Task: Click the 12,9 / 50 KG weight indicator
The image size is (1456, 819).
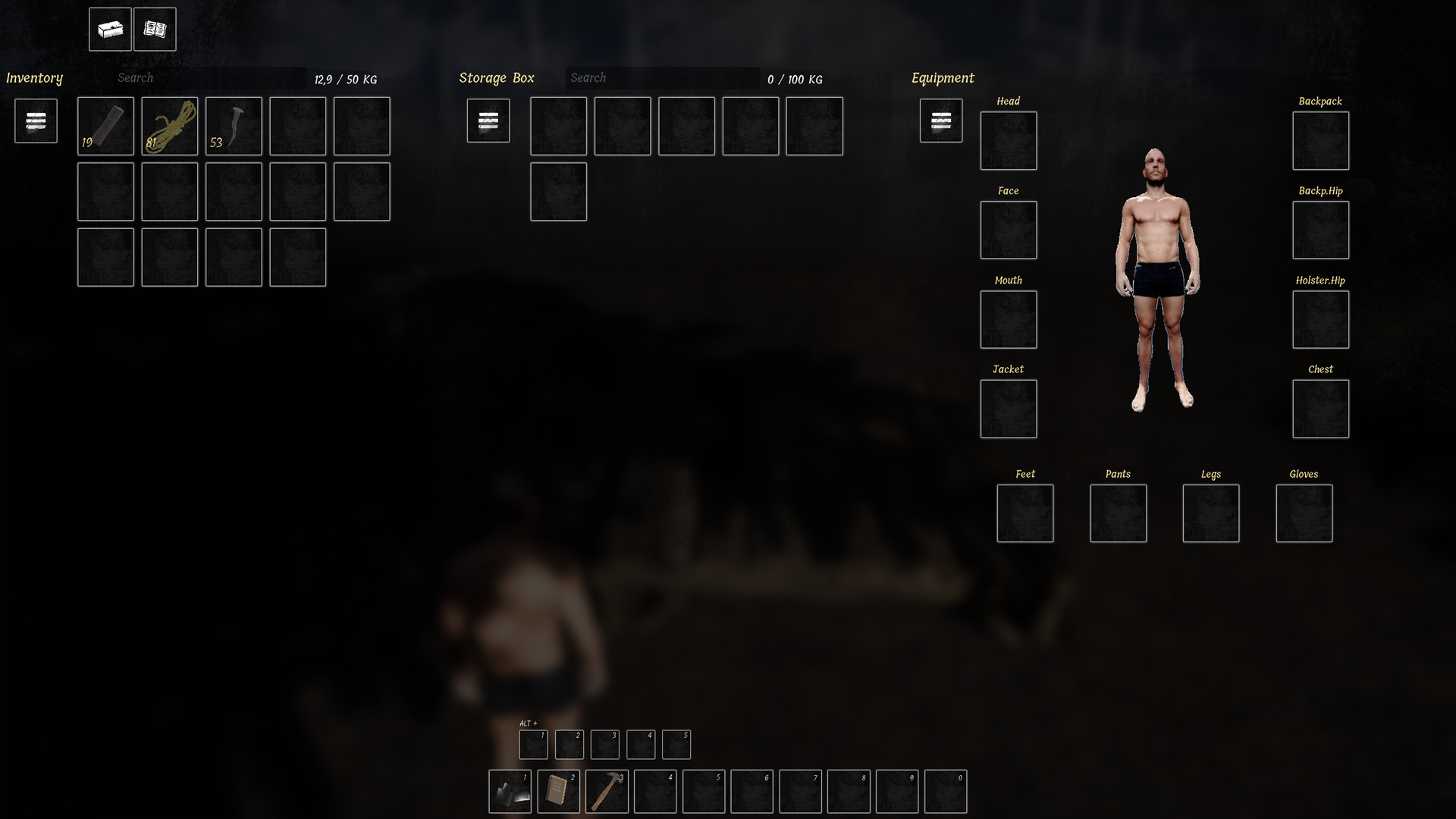Action: (x=348, y=78)
